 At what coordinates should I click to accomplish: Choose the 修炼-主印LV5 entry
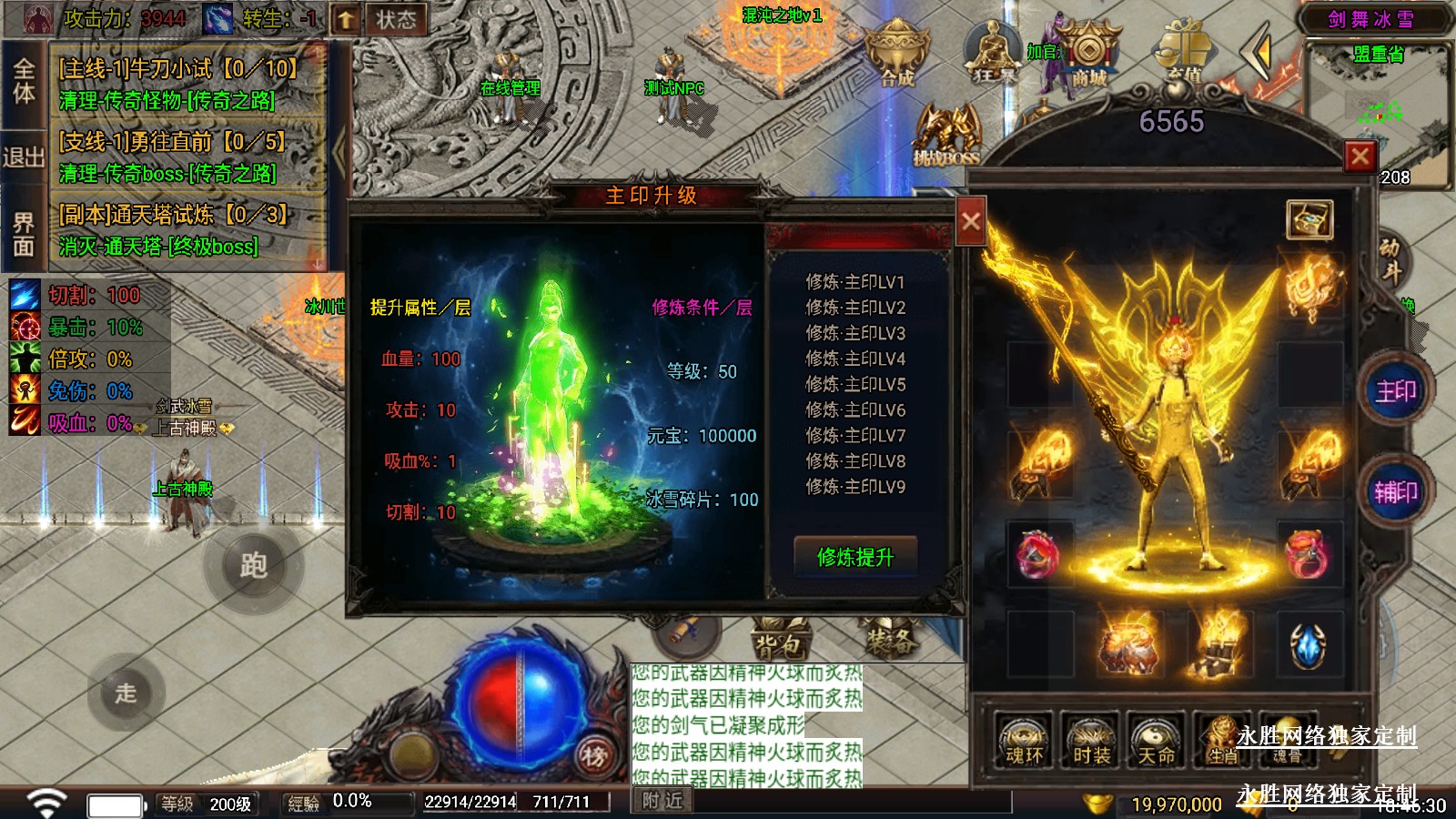pos(854,384)
